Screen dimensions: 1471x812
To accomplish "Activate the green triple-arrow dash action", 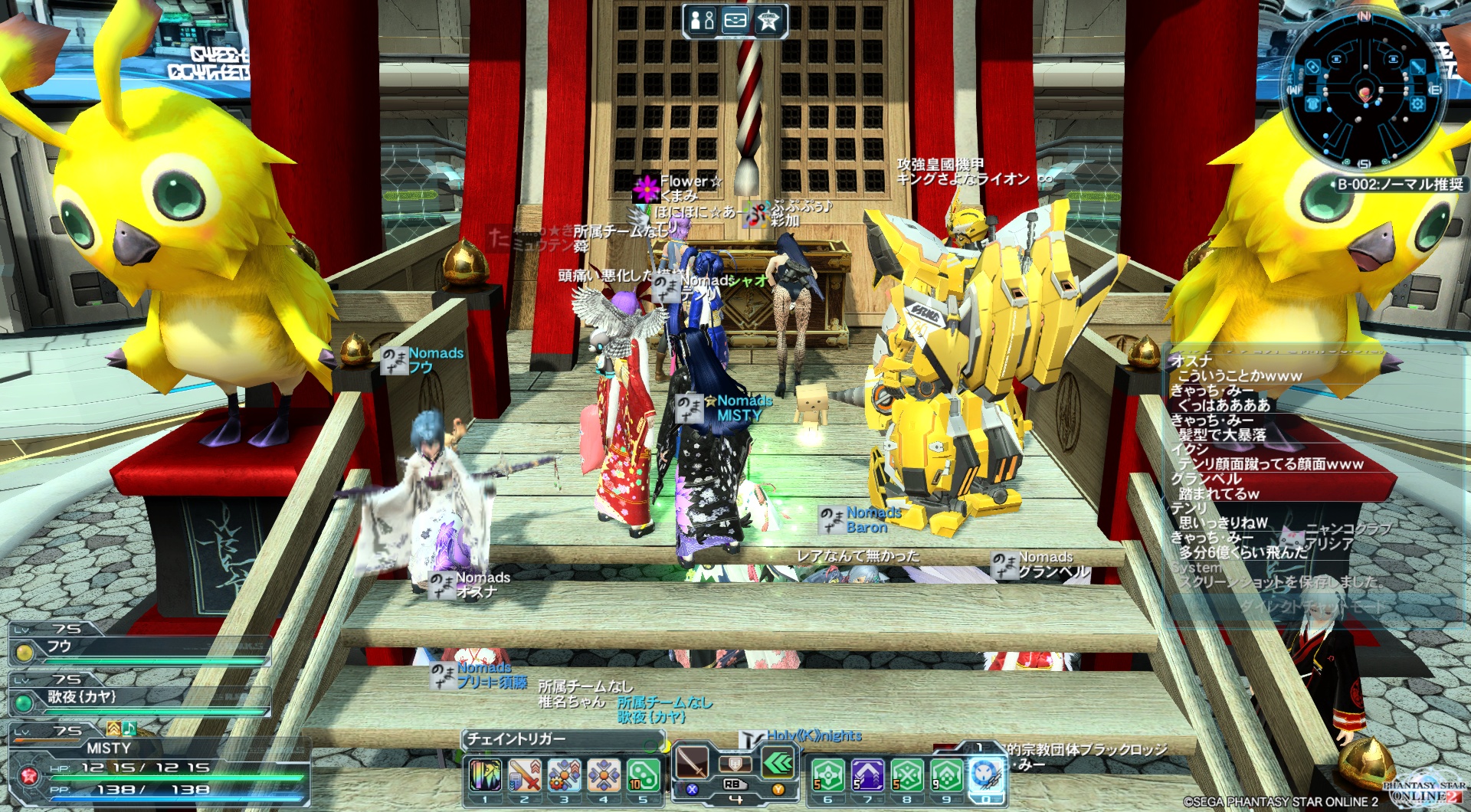I will (x=778, y=763).
